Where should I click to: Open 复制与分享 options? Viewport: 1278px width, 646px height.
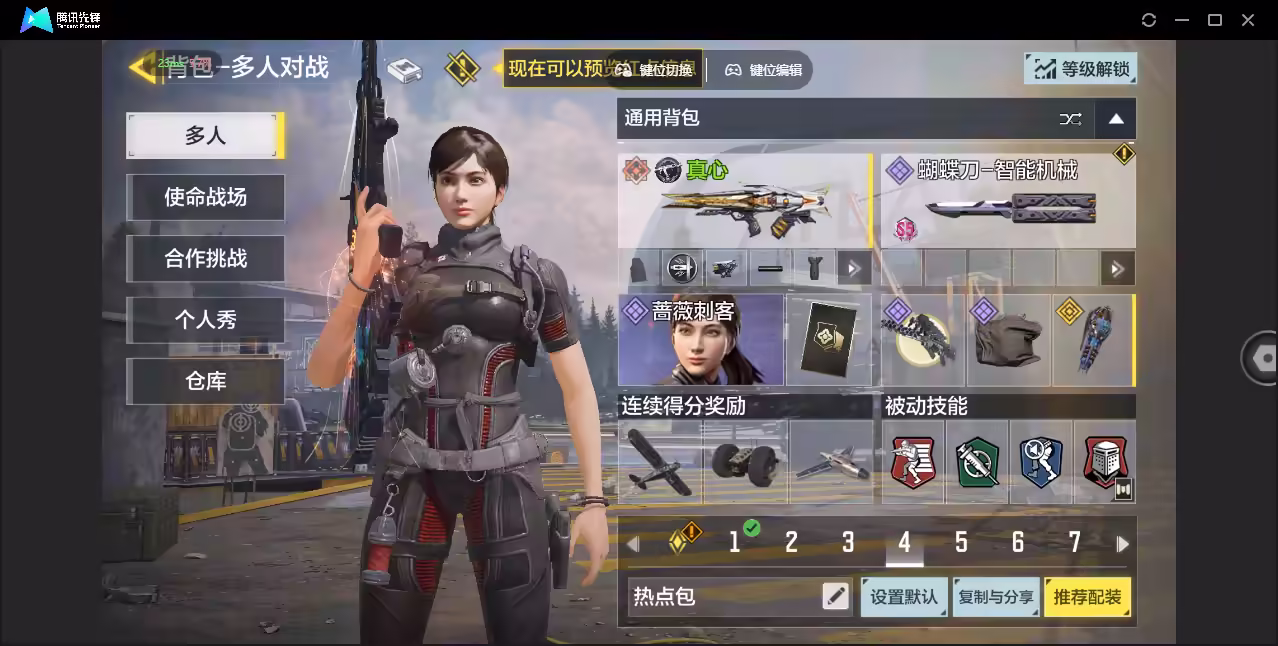pyautogui.click(x=996, y=597)
